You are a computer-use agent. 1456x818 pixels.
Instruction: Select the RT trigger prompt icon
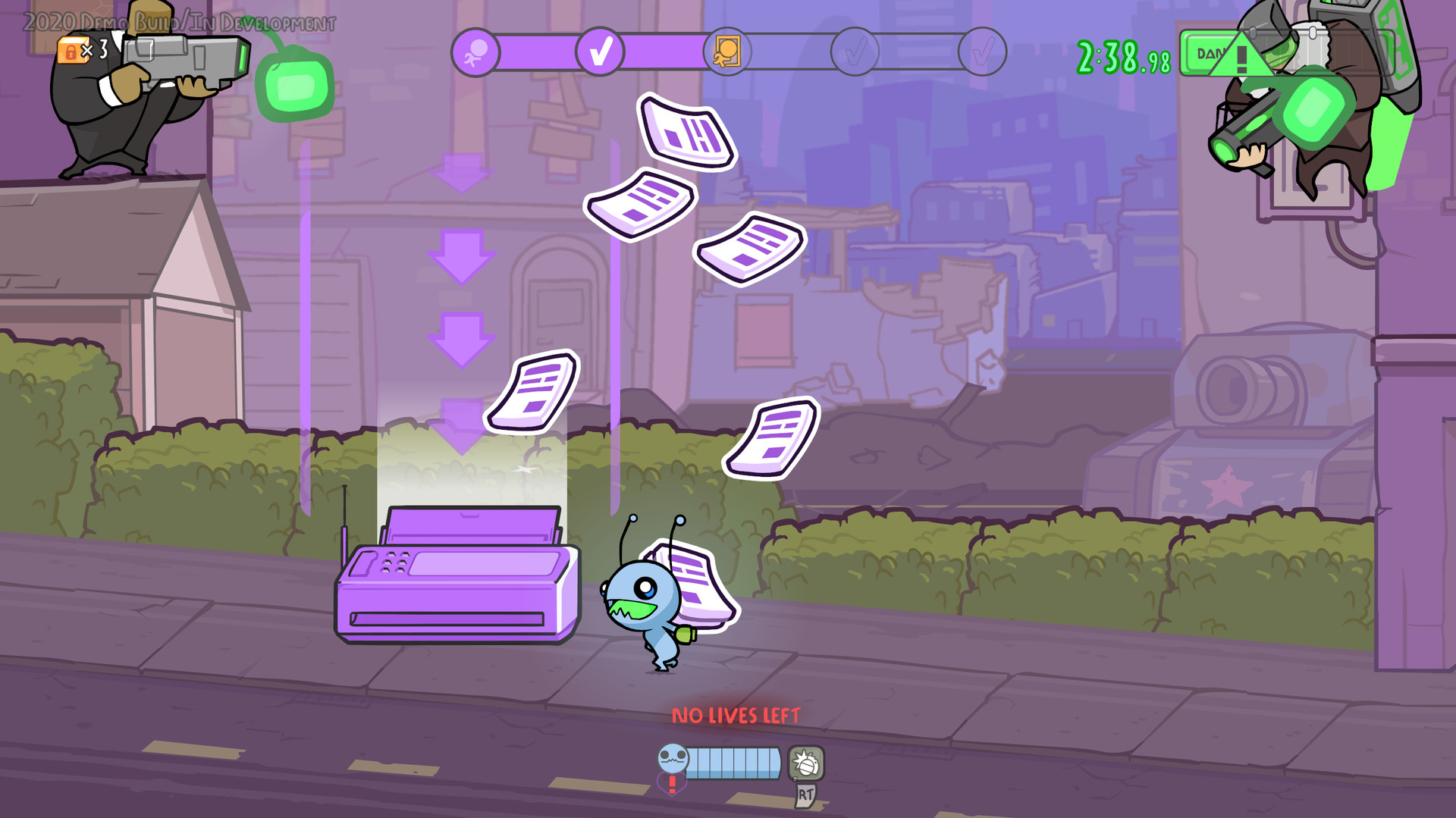pos(805,797)
